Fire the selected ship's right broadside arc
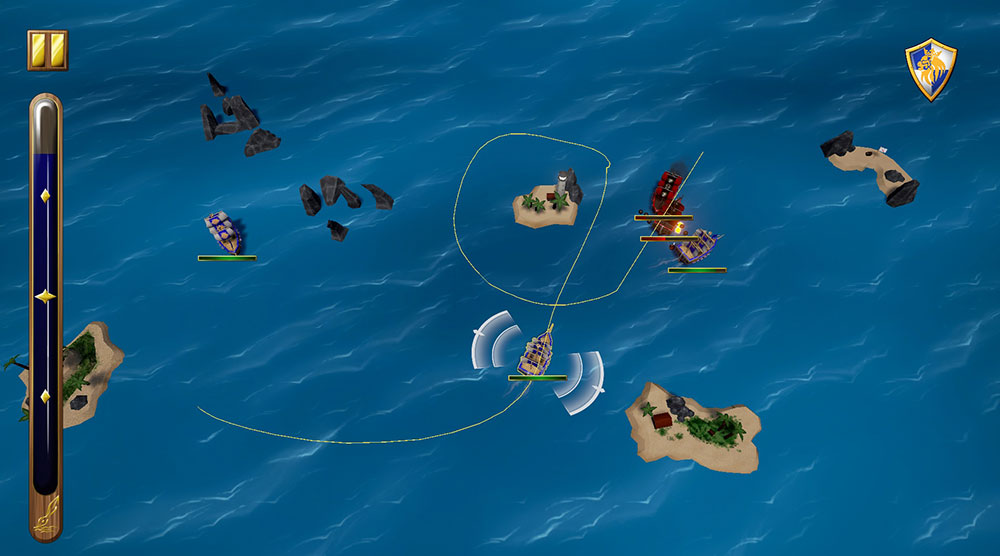1000x556 pixels. [x=578, y=381]
